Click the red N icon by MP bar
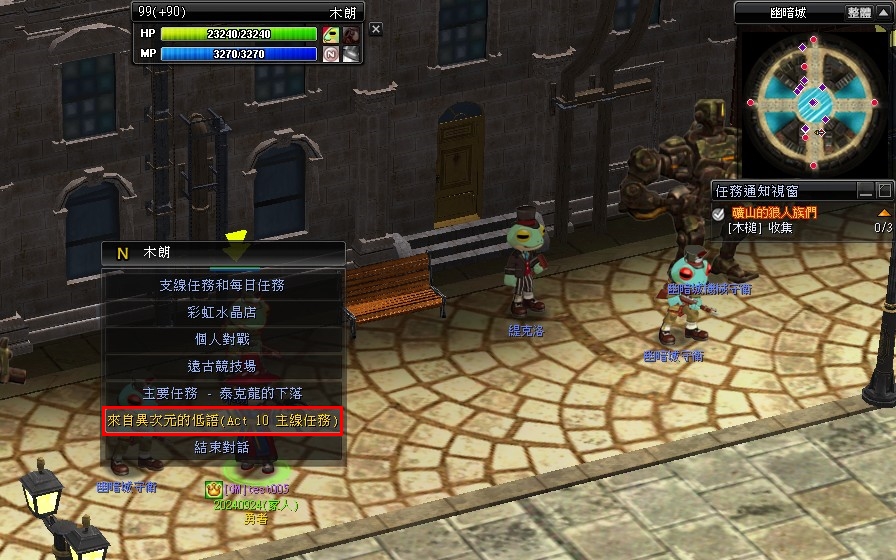 [x=331, y=54]
